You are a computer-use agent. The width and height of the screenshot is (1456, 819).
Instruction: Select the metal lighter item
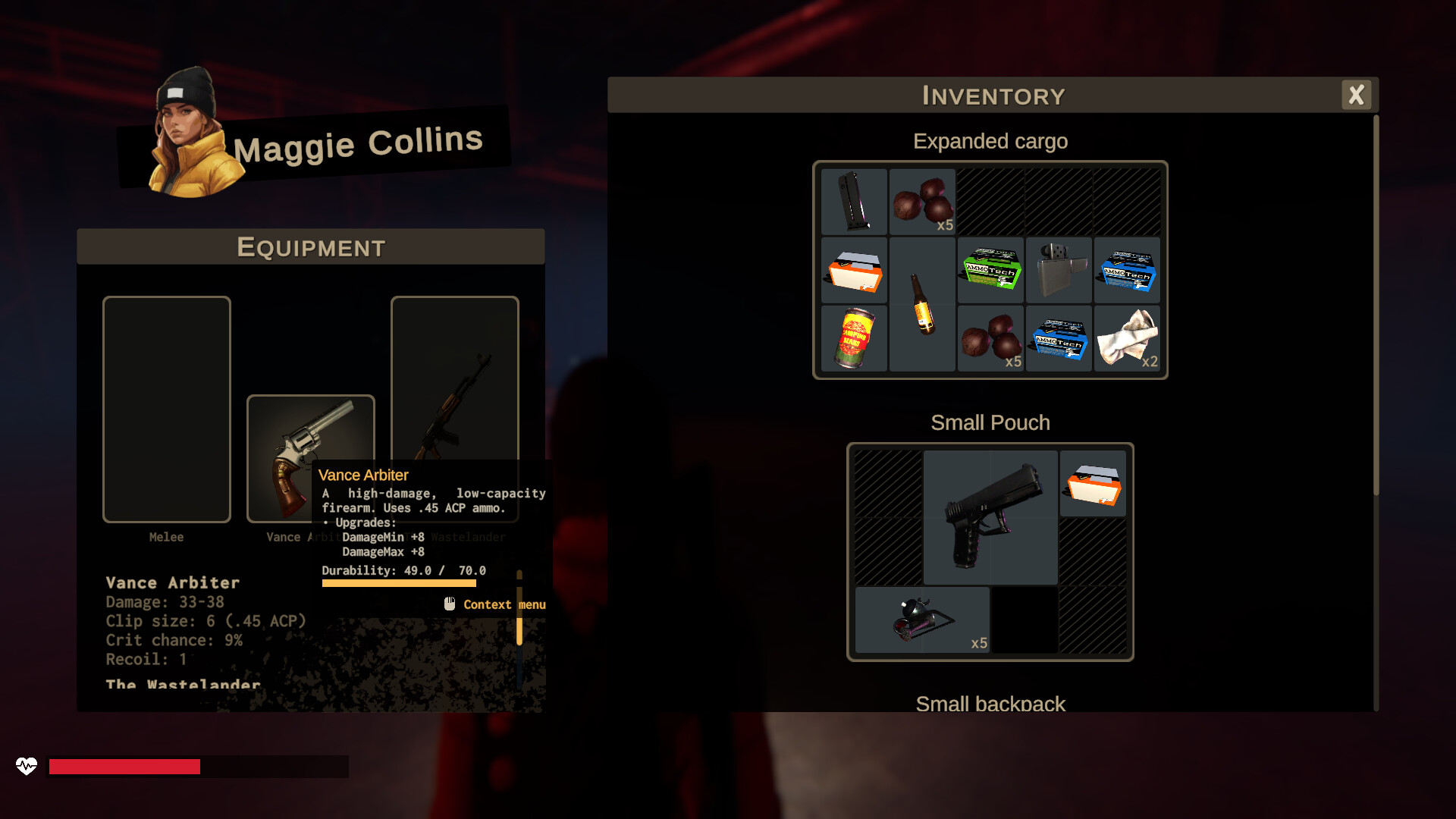[x=1059, y=270]
